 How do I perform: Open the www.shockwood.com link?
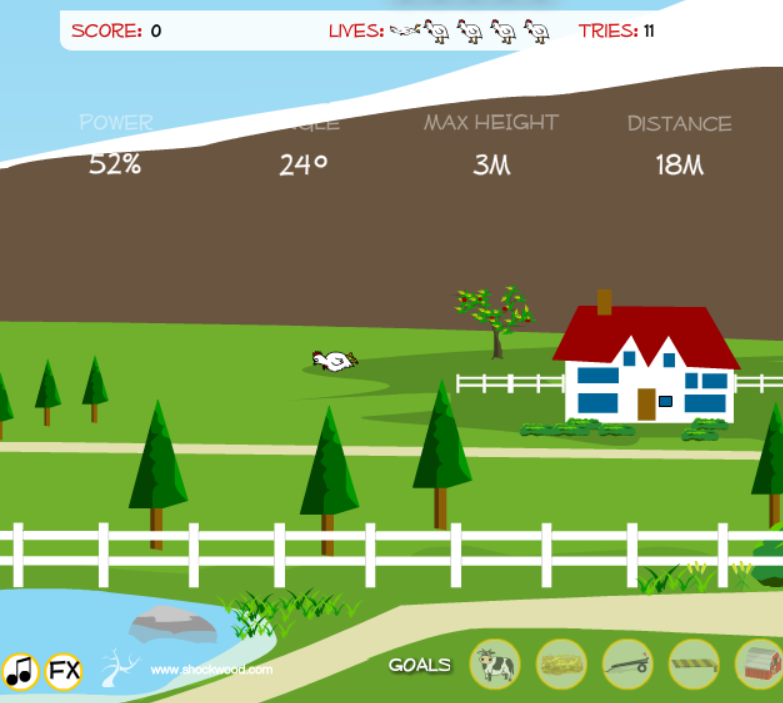point(211,670)
